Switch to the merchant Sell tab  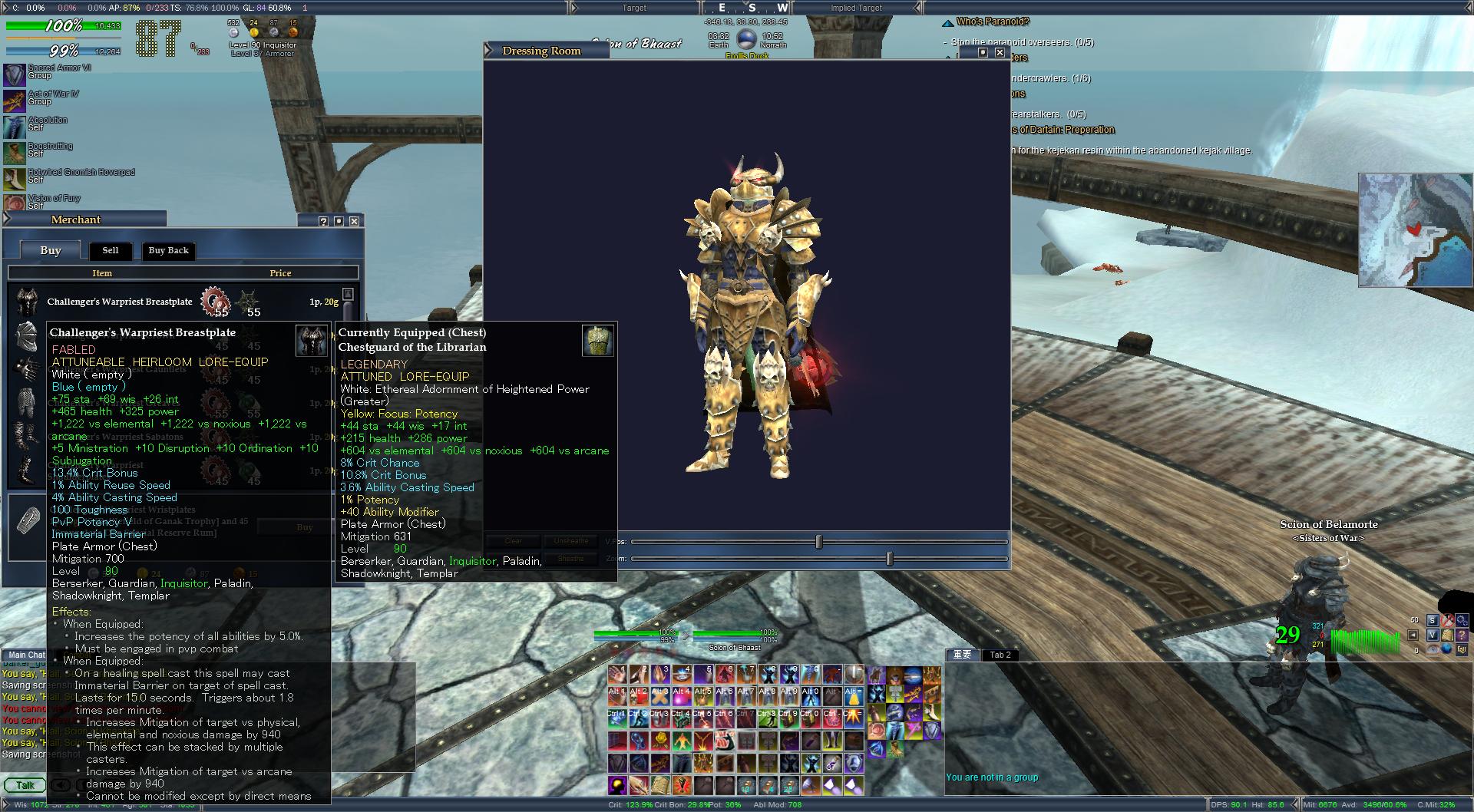[x=111, y=250]
